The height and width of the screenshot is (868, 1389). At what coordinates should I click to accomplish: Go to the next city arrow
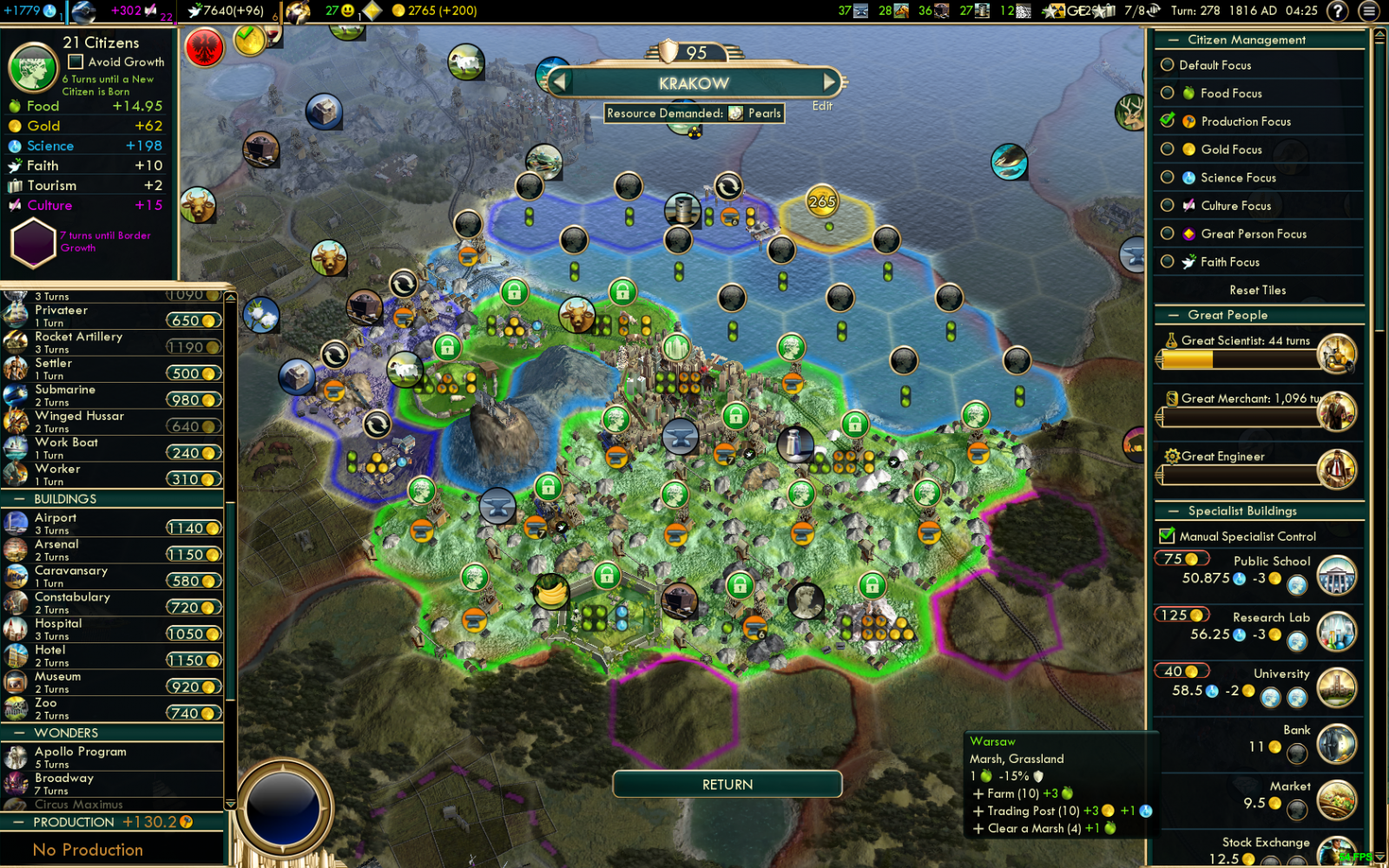coord(829,82)
